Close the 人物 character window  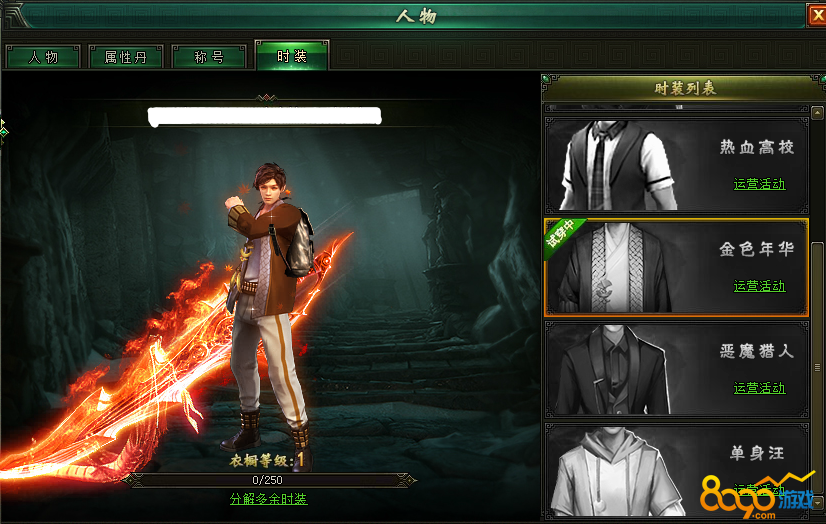[x=817, y=14]
